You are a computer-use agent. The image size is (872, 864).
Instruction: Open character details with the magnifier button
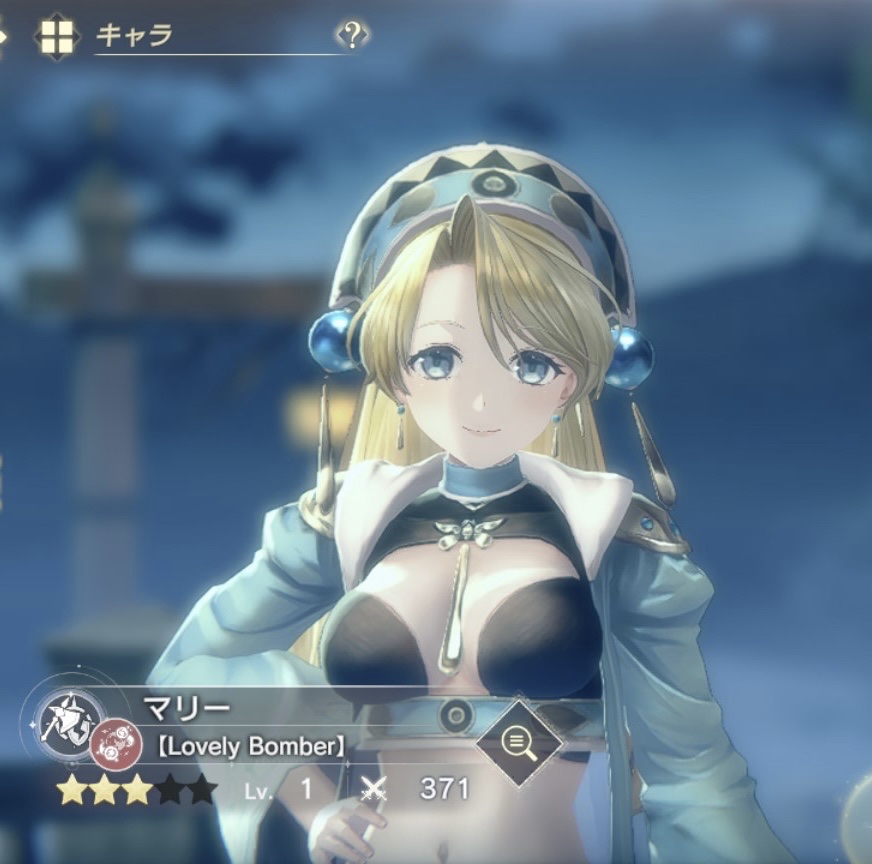pyautogui.click(x=517, y=741)
